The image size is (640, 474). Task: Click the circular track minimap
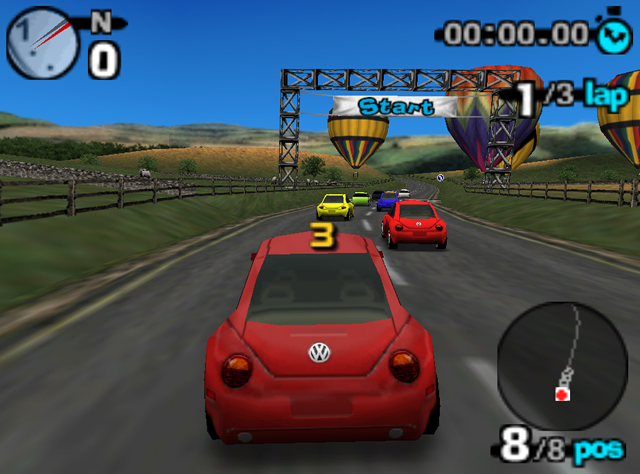[562, 367]
